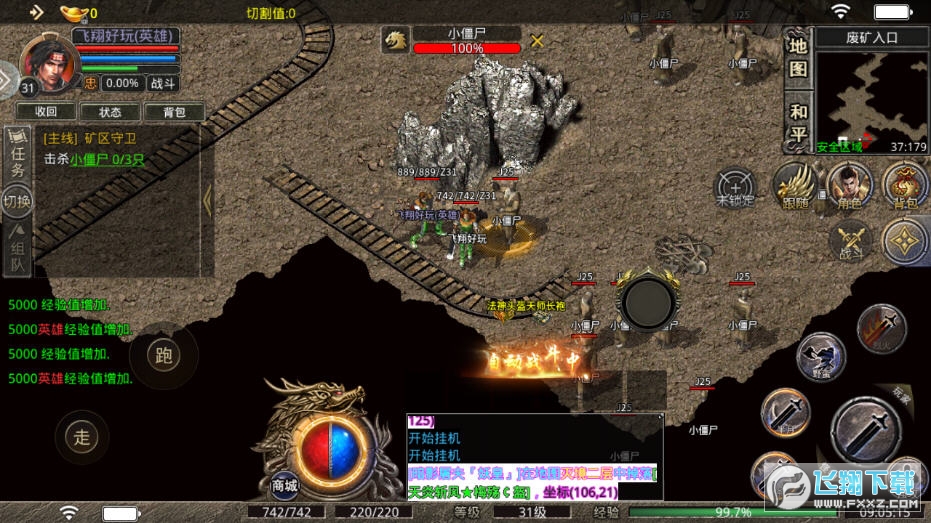The height and width of the screenshot is (523, 931).
Task: Activate the 野蛮 charge skill
Action: pos(820,357)
